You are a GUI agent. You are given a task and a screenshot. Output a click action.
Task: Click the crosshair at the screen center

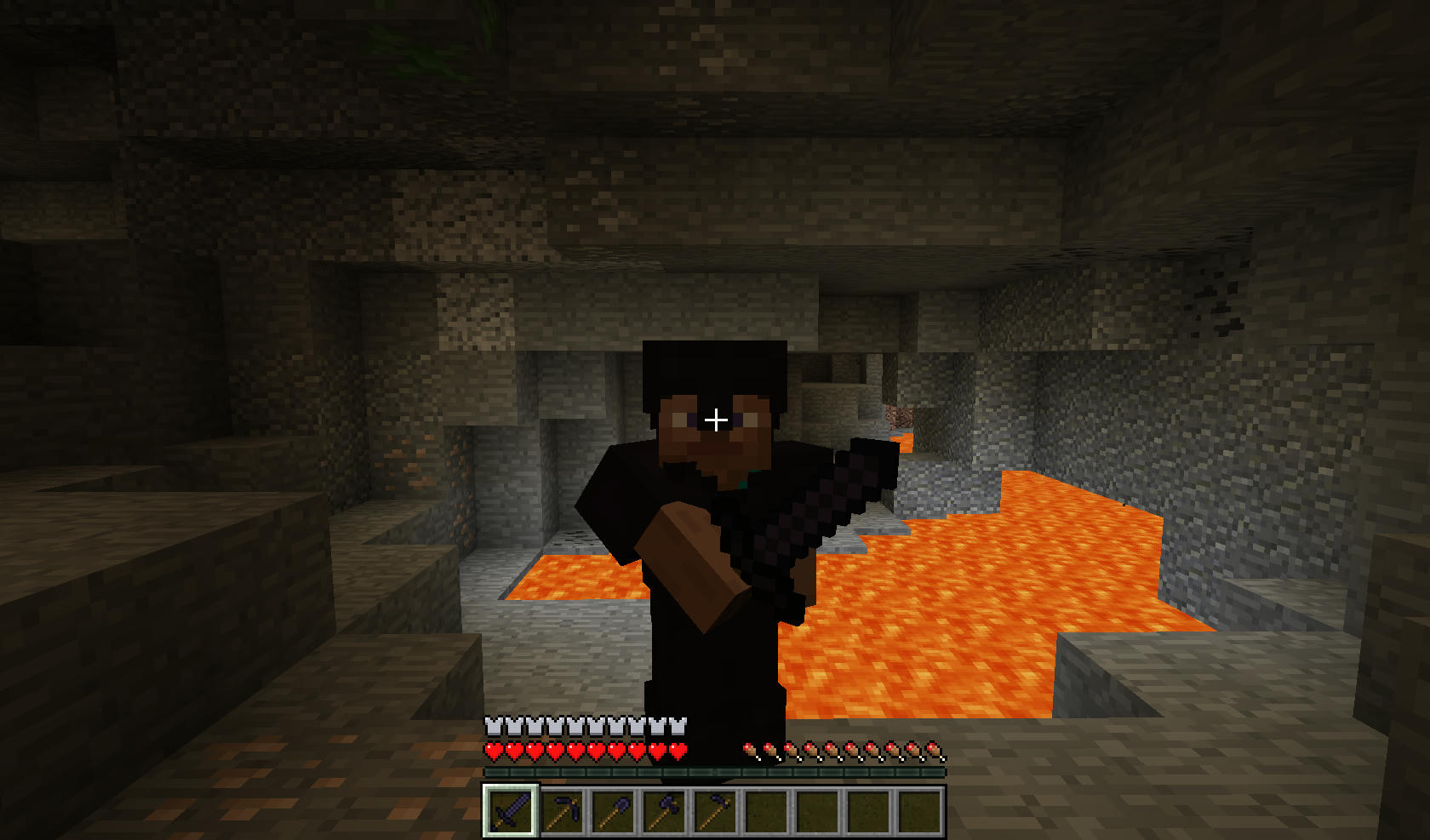coord(718,418)
